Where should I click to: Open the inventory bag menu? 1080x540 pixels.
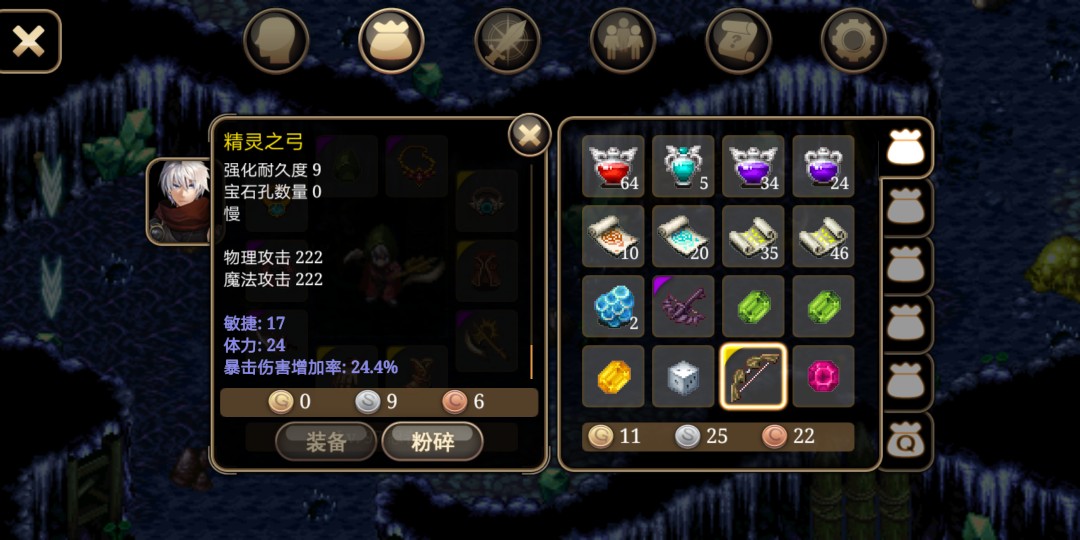click(x=392, y=41)
